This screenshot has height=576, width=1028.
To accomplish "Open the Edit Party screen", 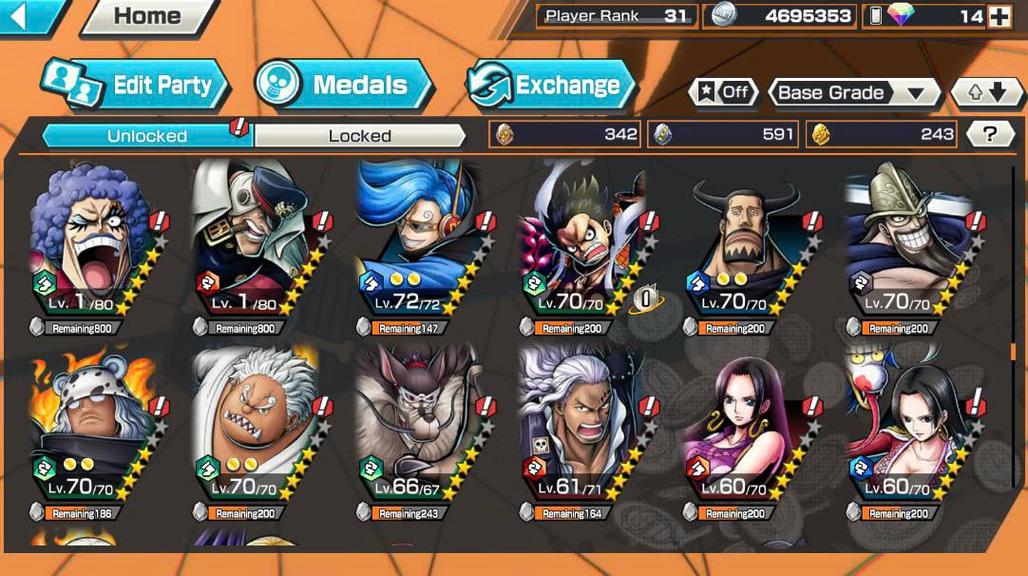I will point(137,85).
